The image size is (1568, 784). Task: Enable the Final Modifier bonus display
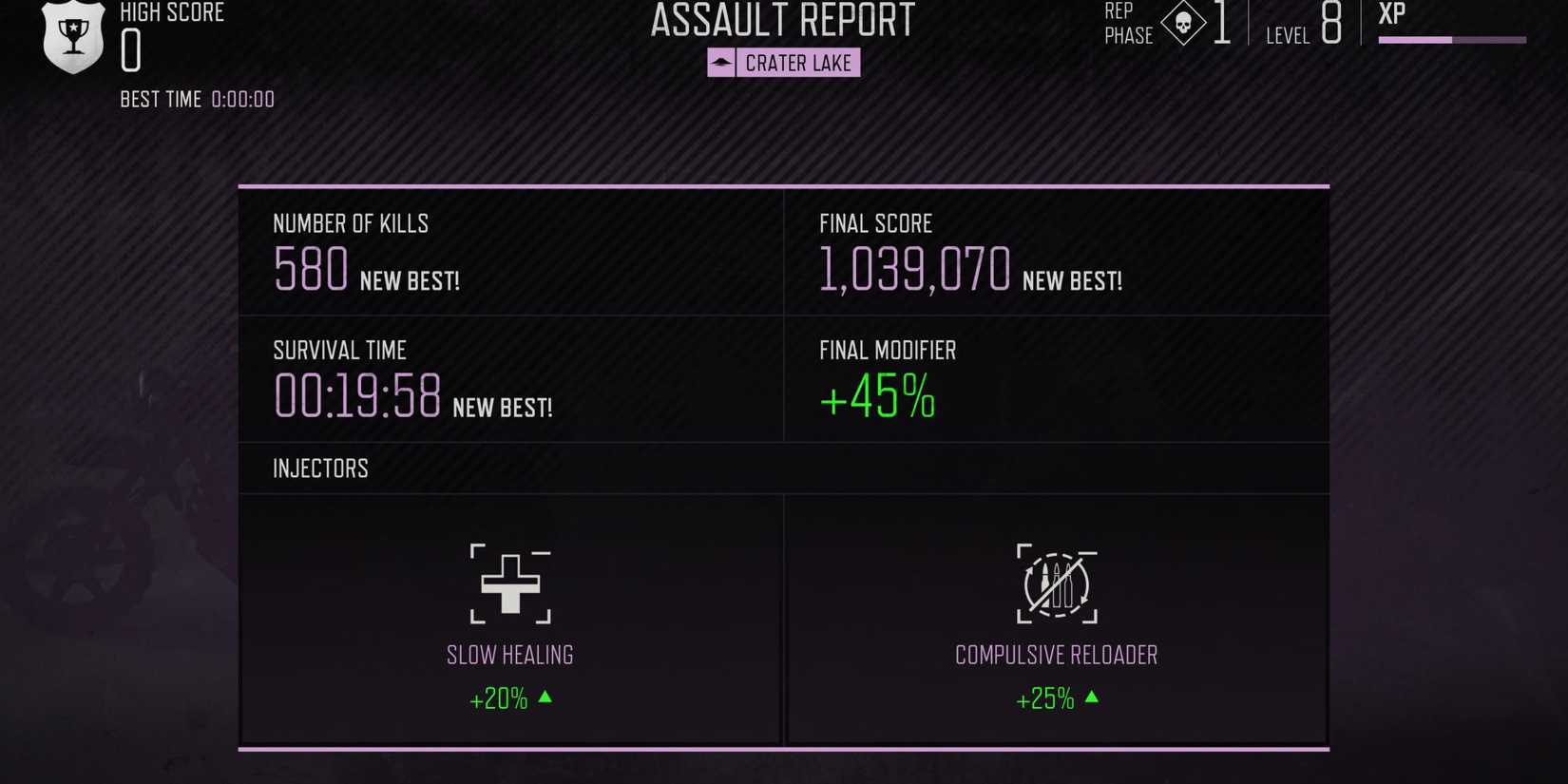(x=877, y=396)
